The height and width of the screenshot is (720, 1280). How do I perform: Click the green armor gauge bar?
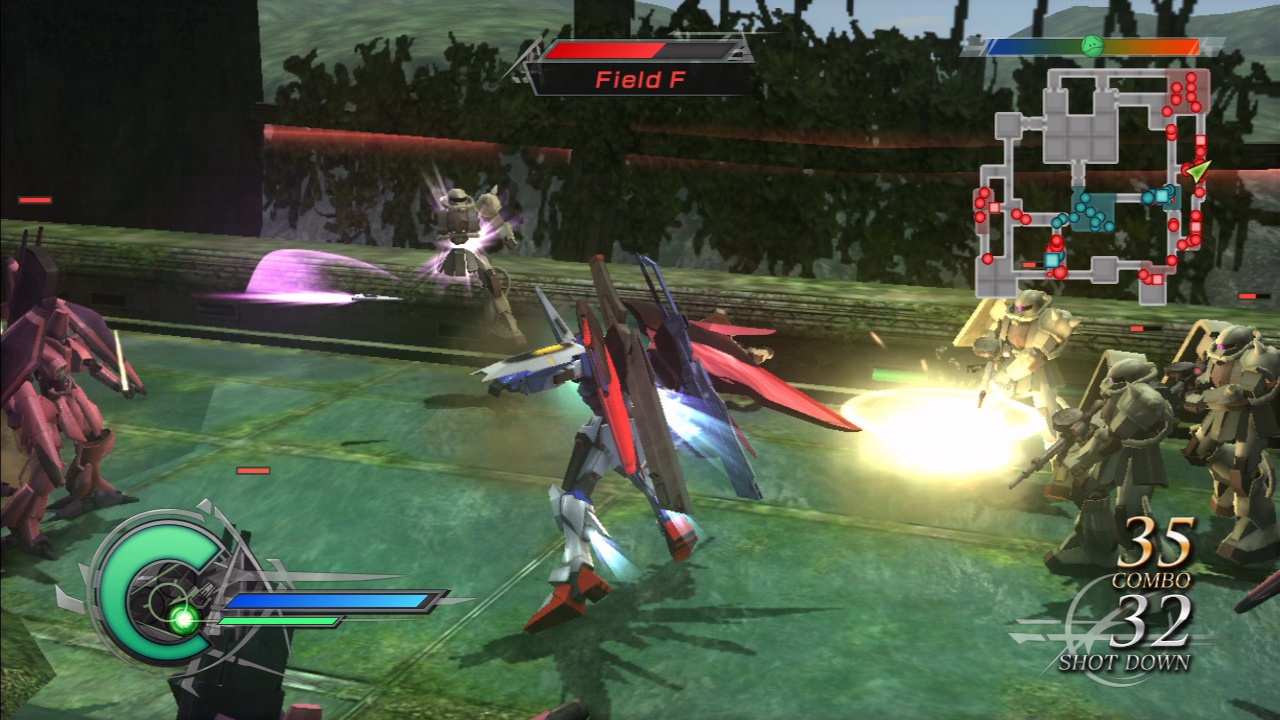[278, 622]
